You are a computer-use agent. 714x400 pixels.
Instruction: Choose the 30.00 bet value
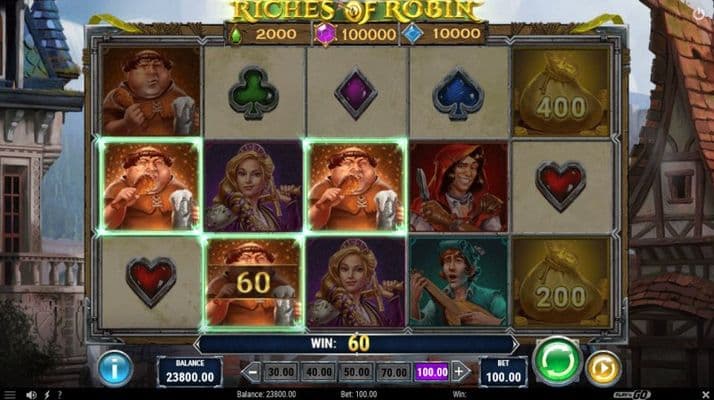[280, 371]
